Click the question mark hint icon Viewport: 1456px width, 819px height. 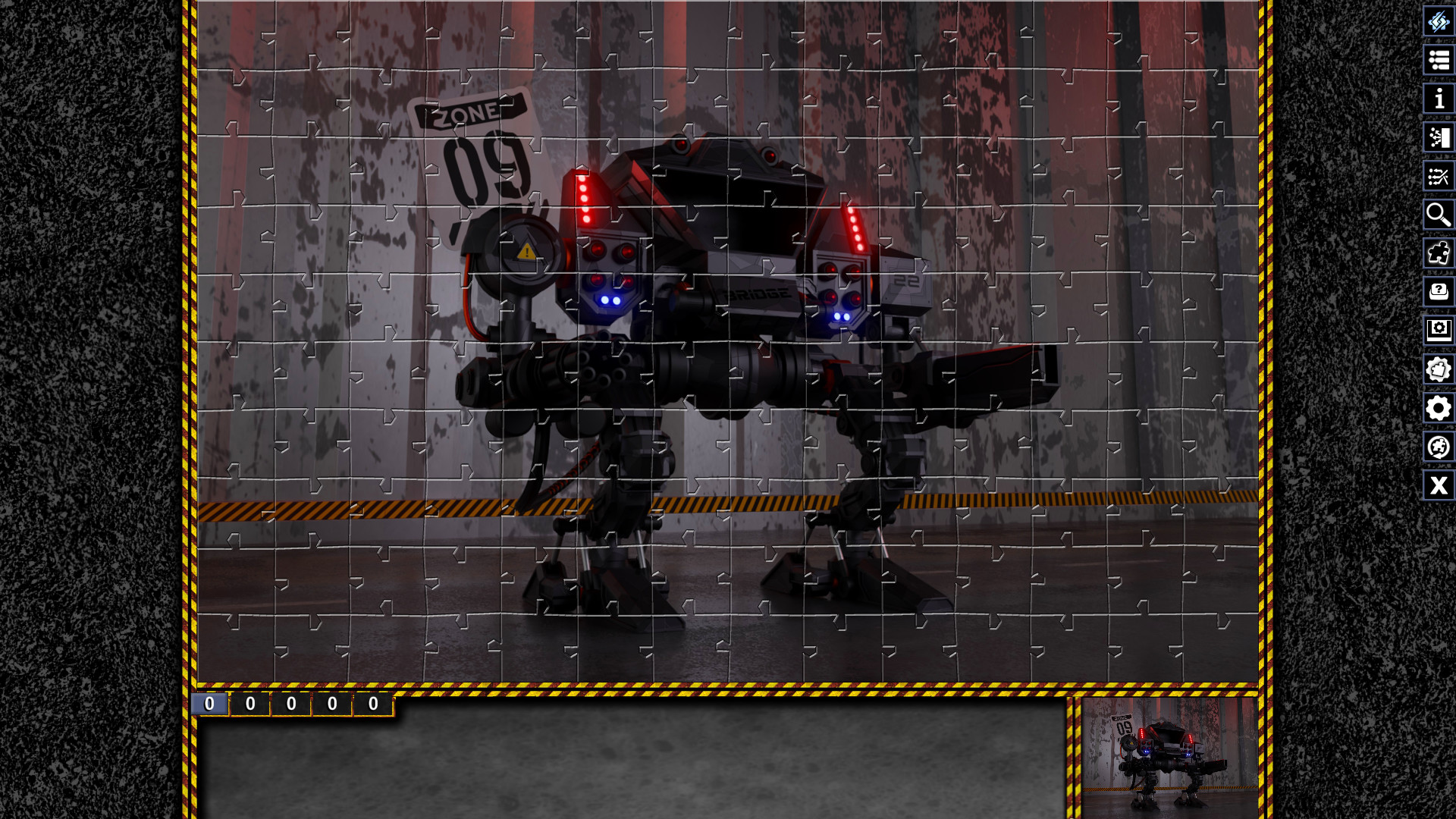(1438, 292)
